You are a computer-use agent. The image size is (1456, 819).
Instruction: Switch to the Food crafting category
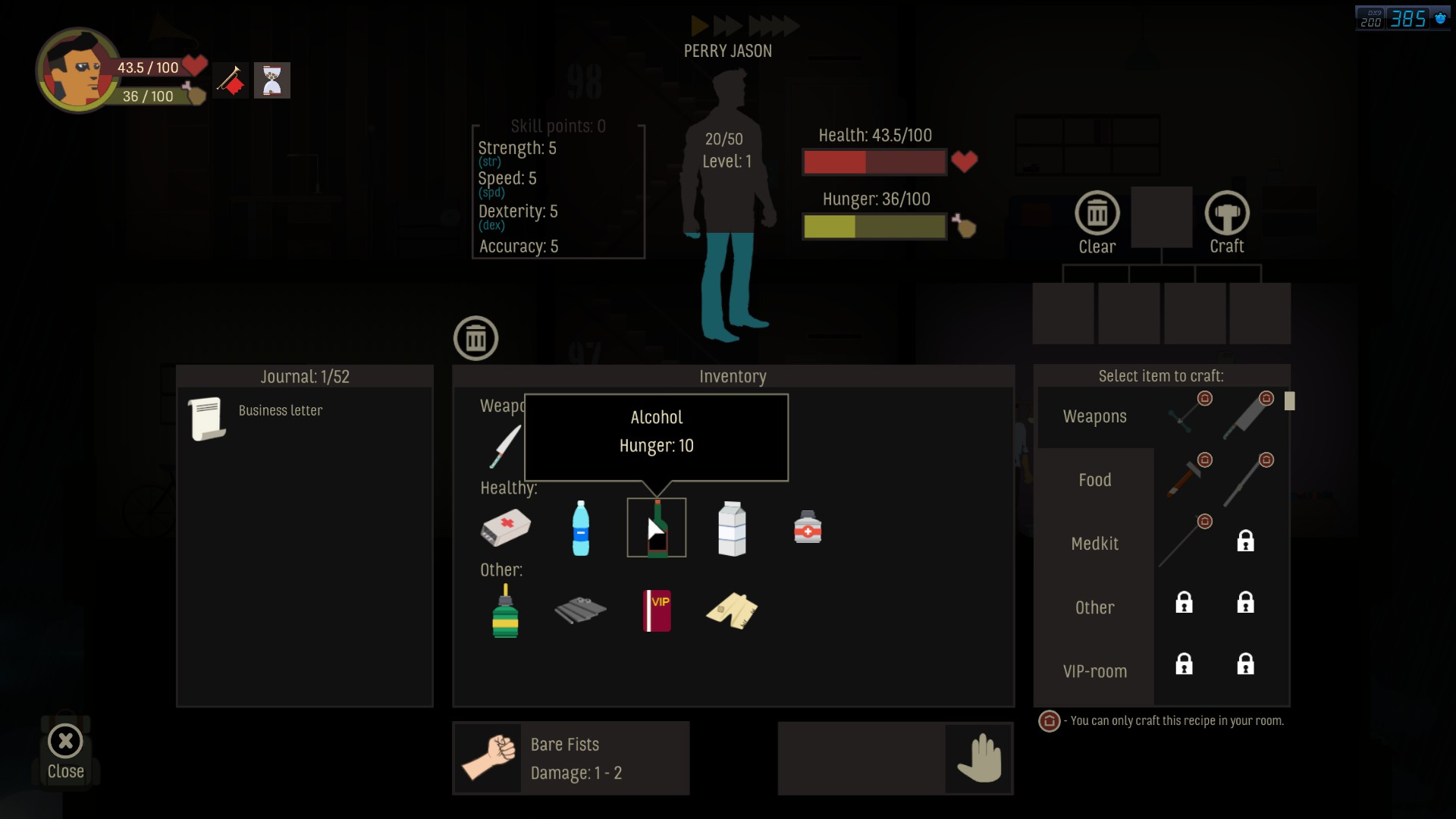click(1094, 480)
